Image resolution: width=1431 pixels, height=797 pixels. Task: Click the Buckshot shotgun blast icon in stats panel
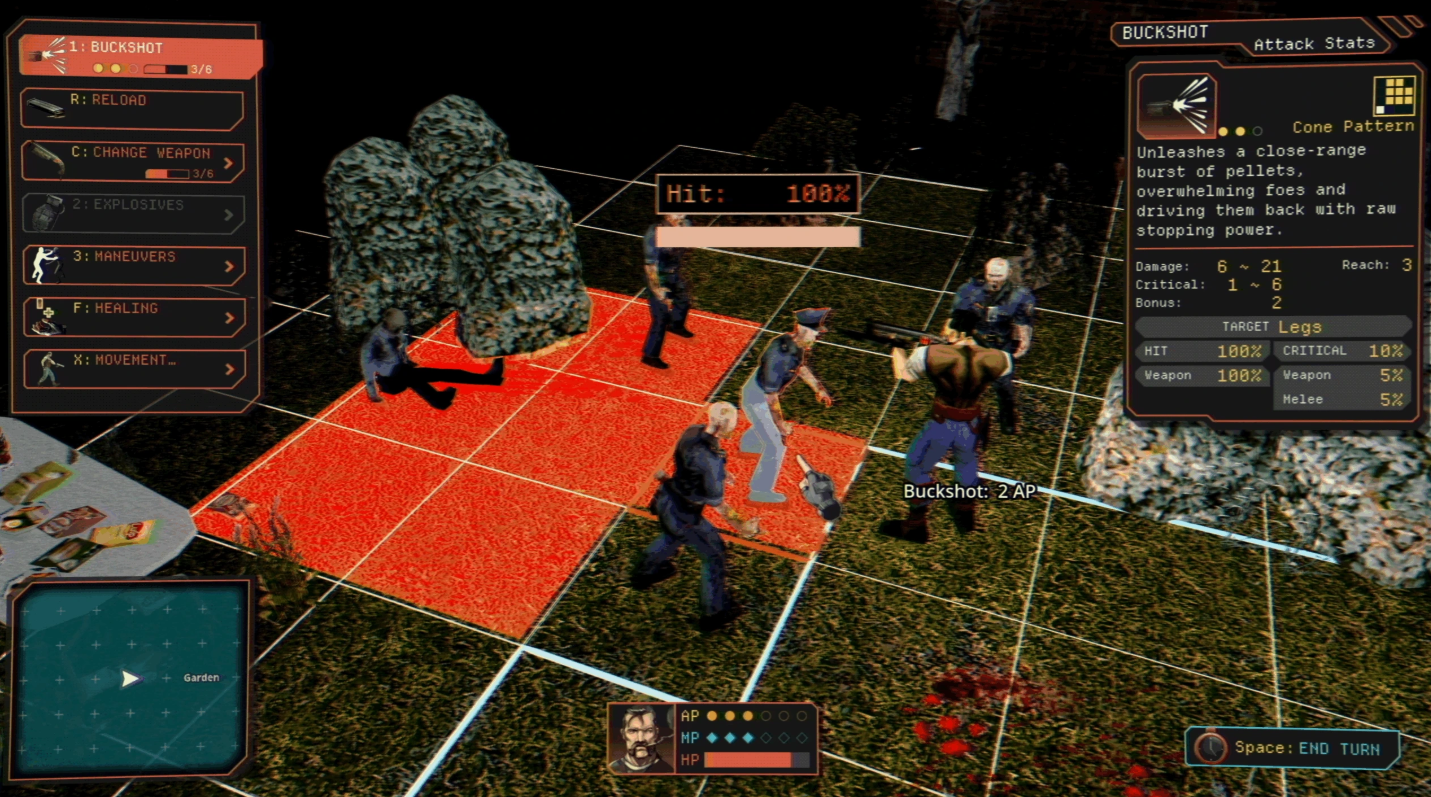point(1176,105)
